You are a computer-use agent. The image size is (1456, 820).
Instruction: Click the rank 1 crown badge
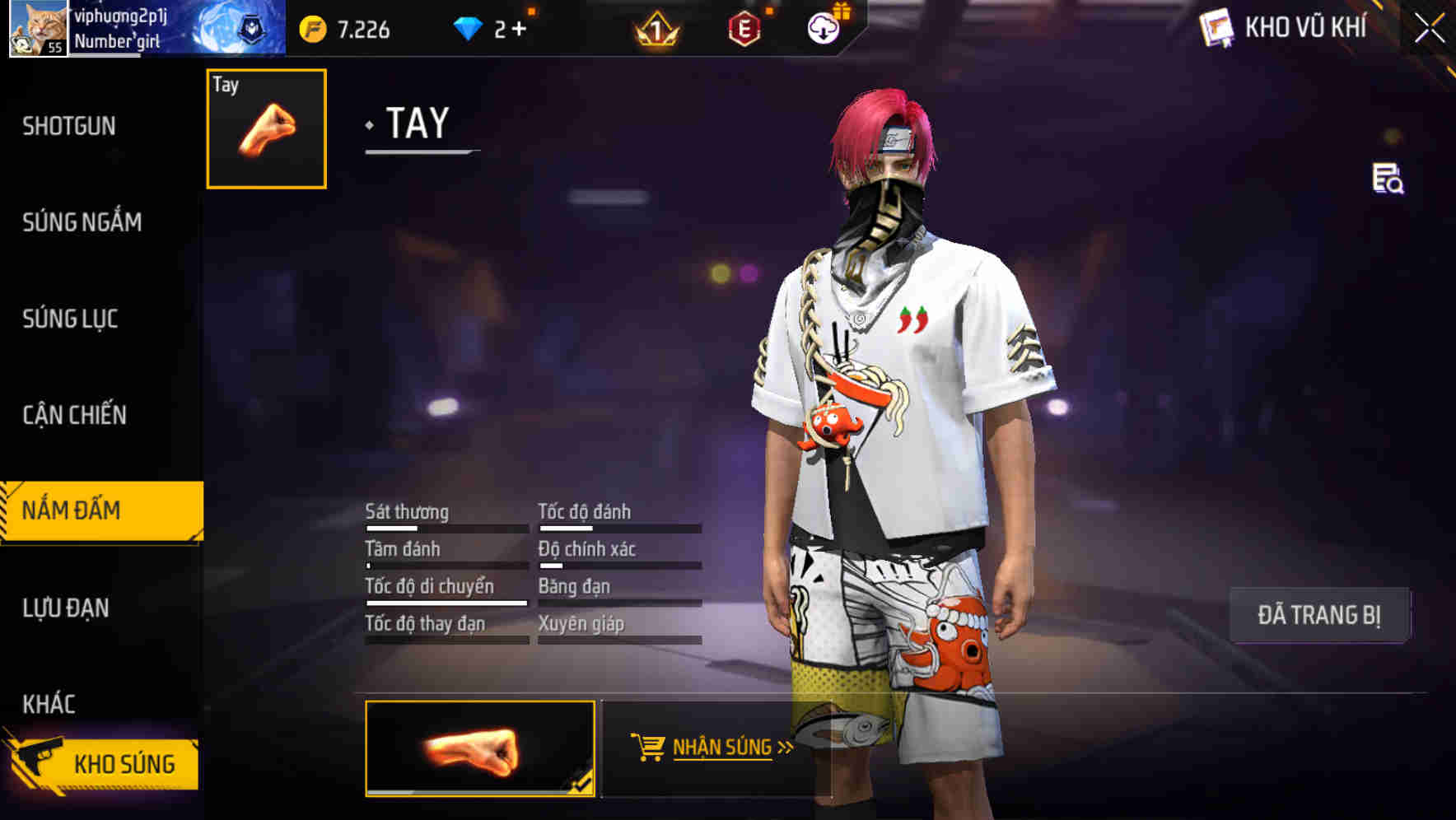coord(657,27)
